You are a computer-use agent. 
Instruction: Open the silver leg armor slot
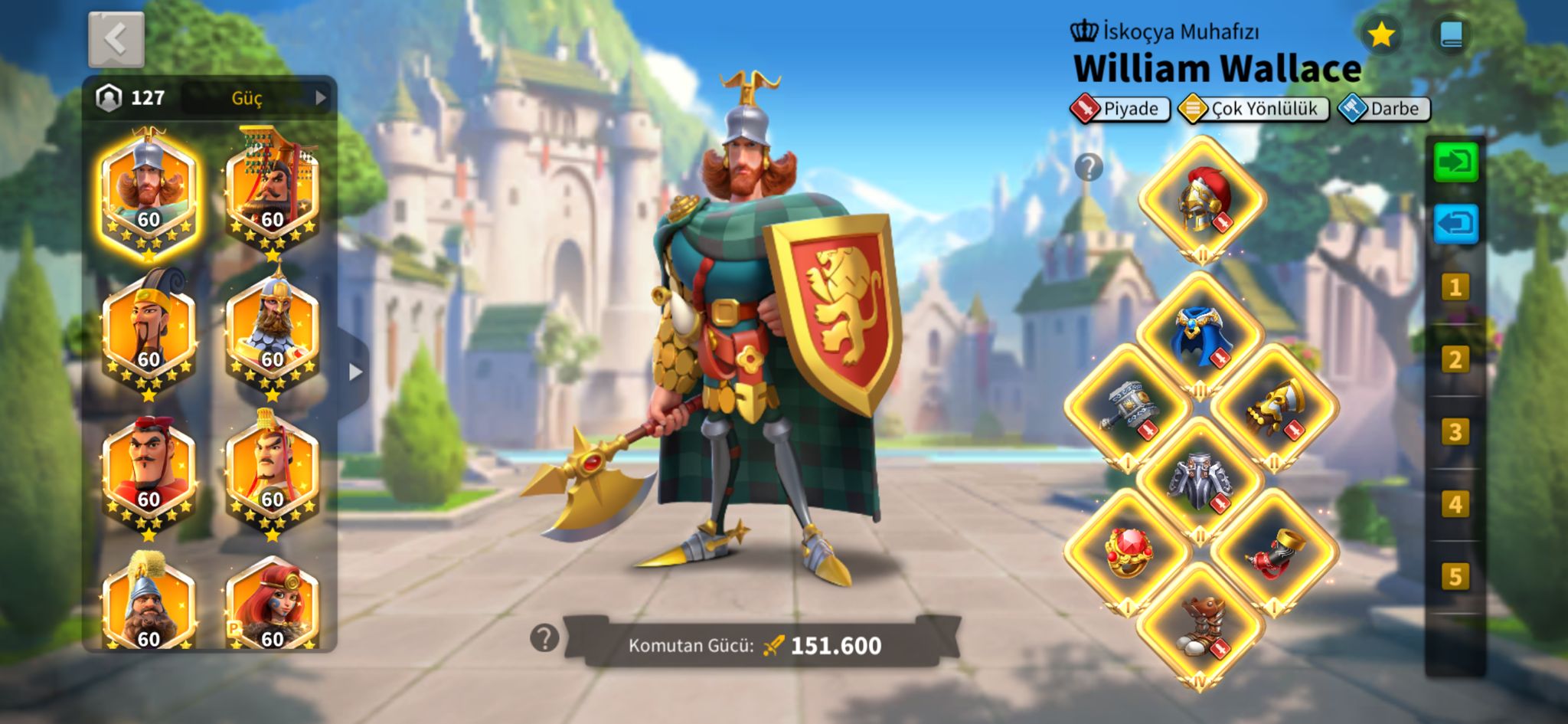click(x=1200, y=480)
